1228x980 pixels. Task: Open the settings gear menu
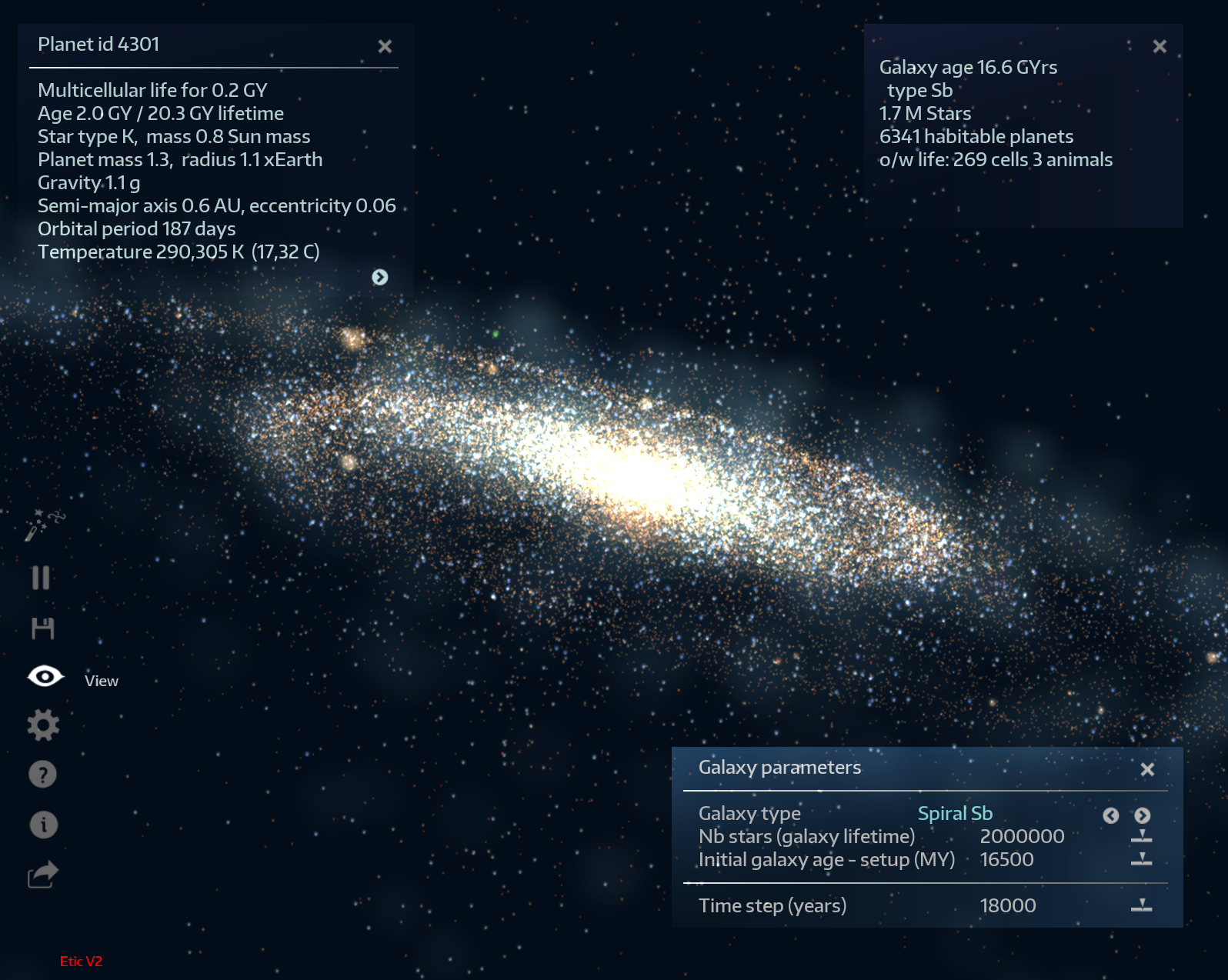point(44,724)
